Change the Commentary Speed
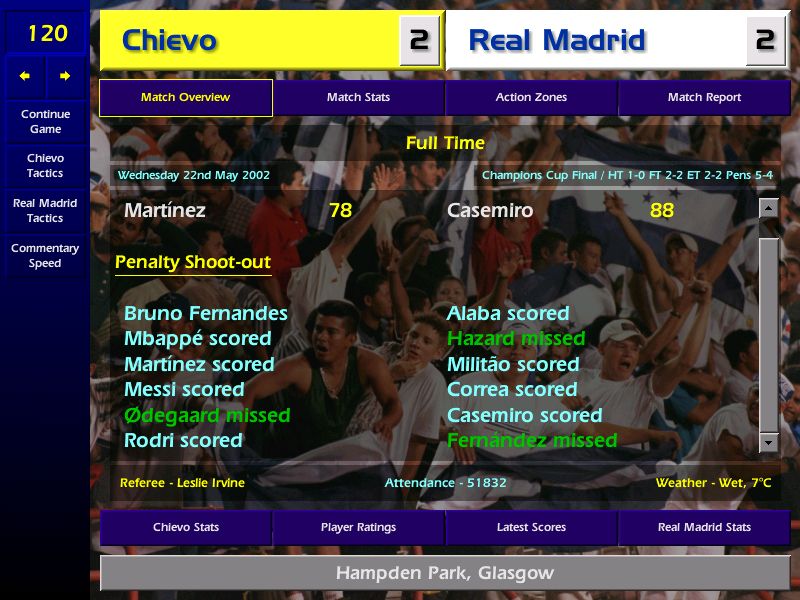800x600 pixels. pyautogui.click(x=45, y=255)
